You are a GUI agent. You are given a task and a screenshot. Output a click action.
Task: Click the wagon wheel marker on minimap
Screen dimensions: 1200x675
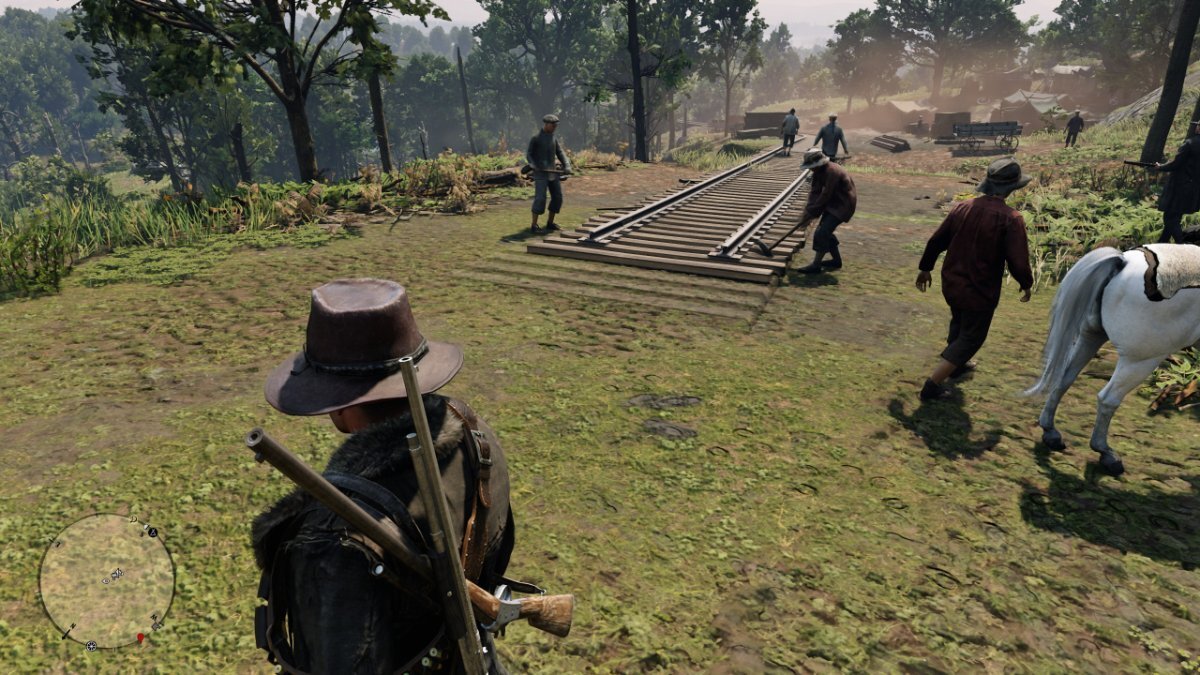pyautogui.click(x=91, y=645)
